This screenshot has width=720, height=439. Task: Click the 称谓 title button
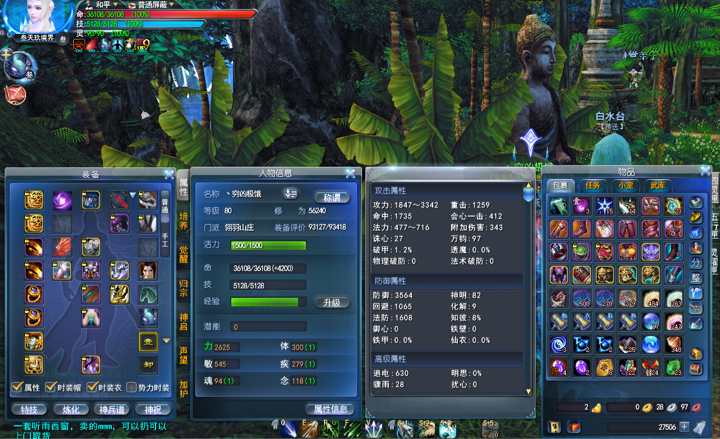coord(330,196)
